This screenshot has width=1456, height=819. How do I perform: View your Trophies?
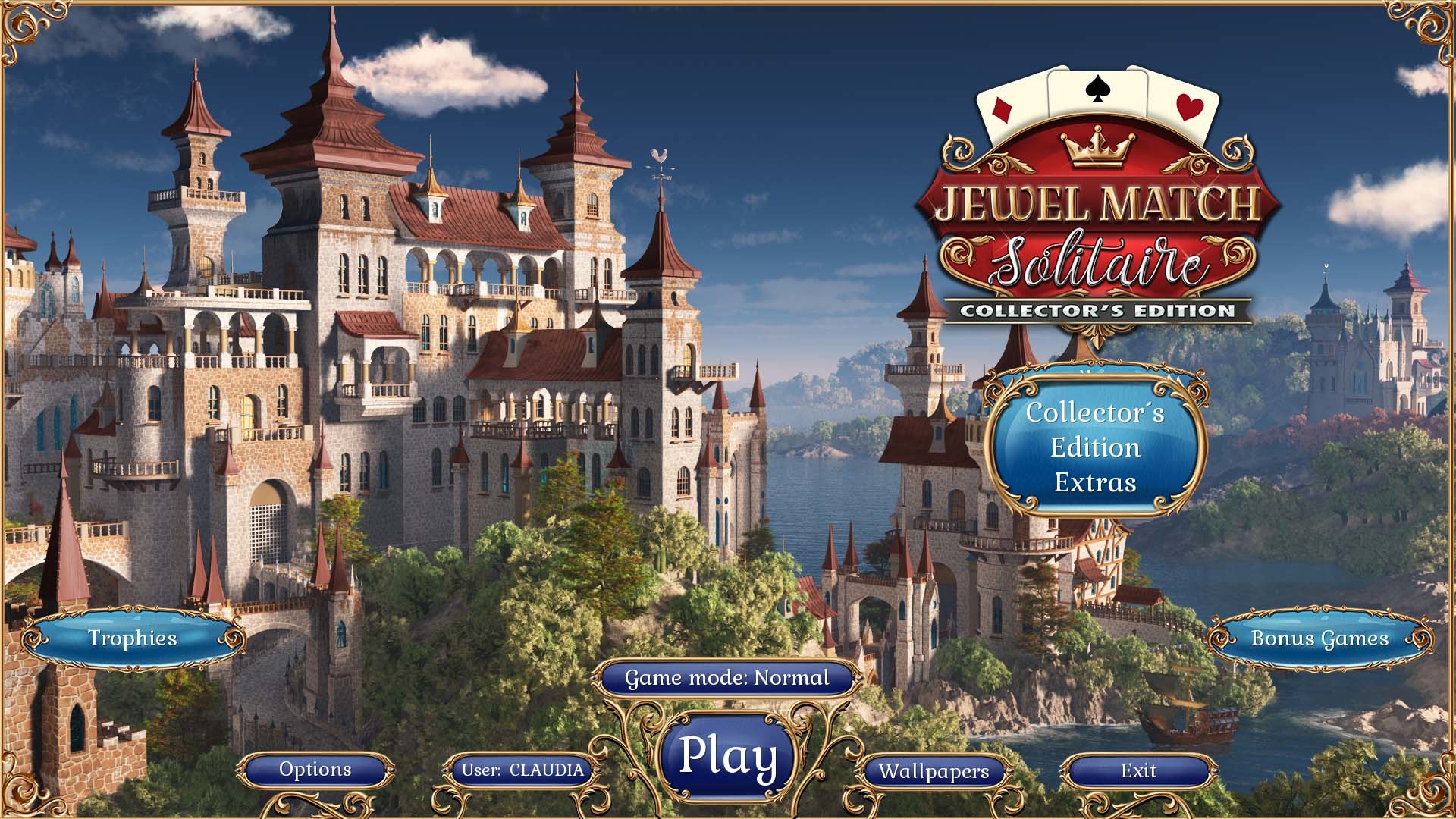click(133, 639)
